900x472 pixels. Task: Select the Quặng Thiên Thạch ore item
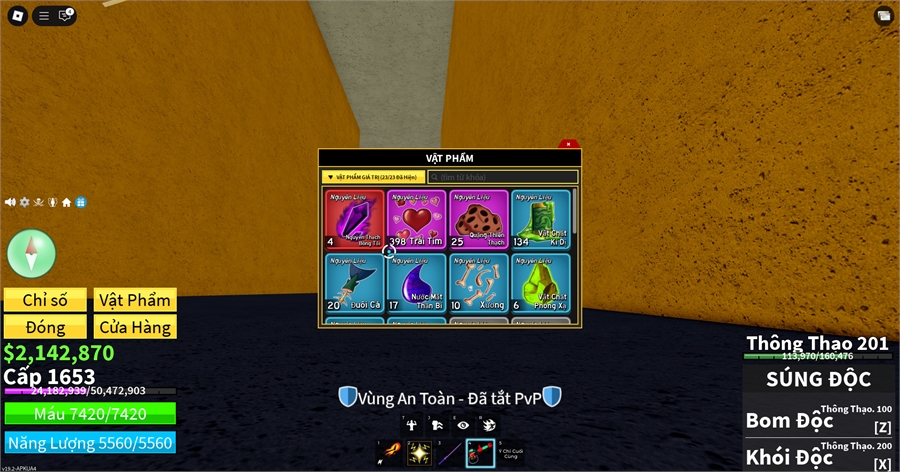(x=478, y=219)
